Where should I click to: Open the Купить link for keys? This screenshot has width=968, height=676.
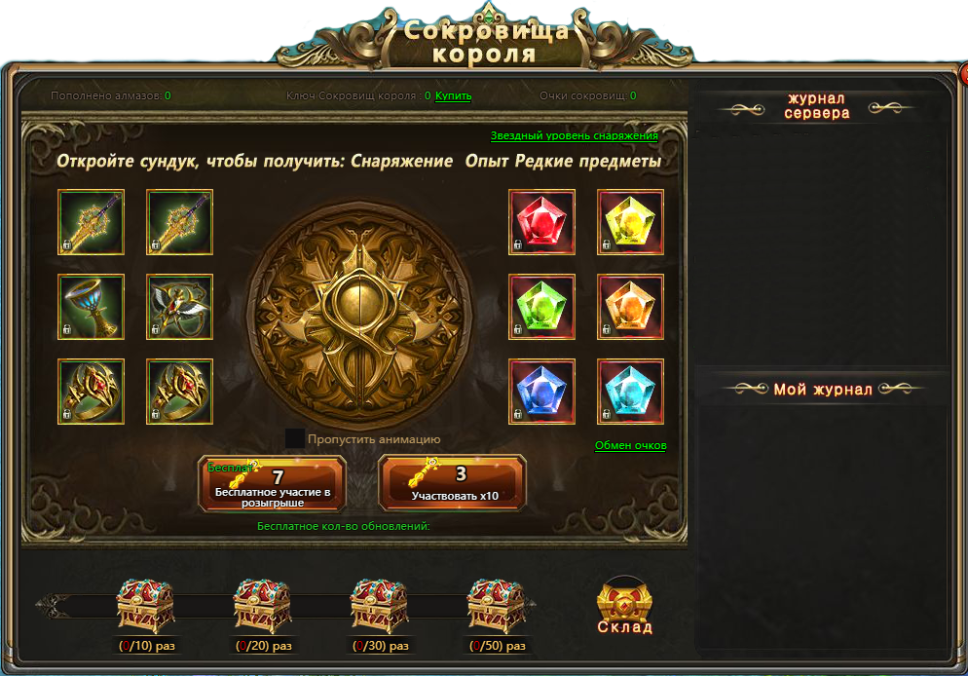pos(453,96)
